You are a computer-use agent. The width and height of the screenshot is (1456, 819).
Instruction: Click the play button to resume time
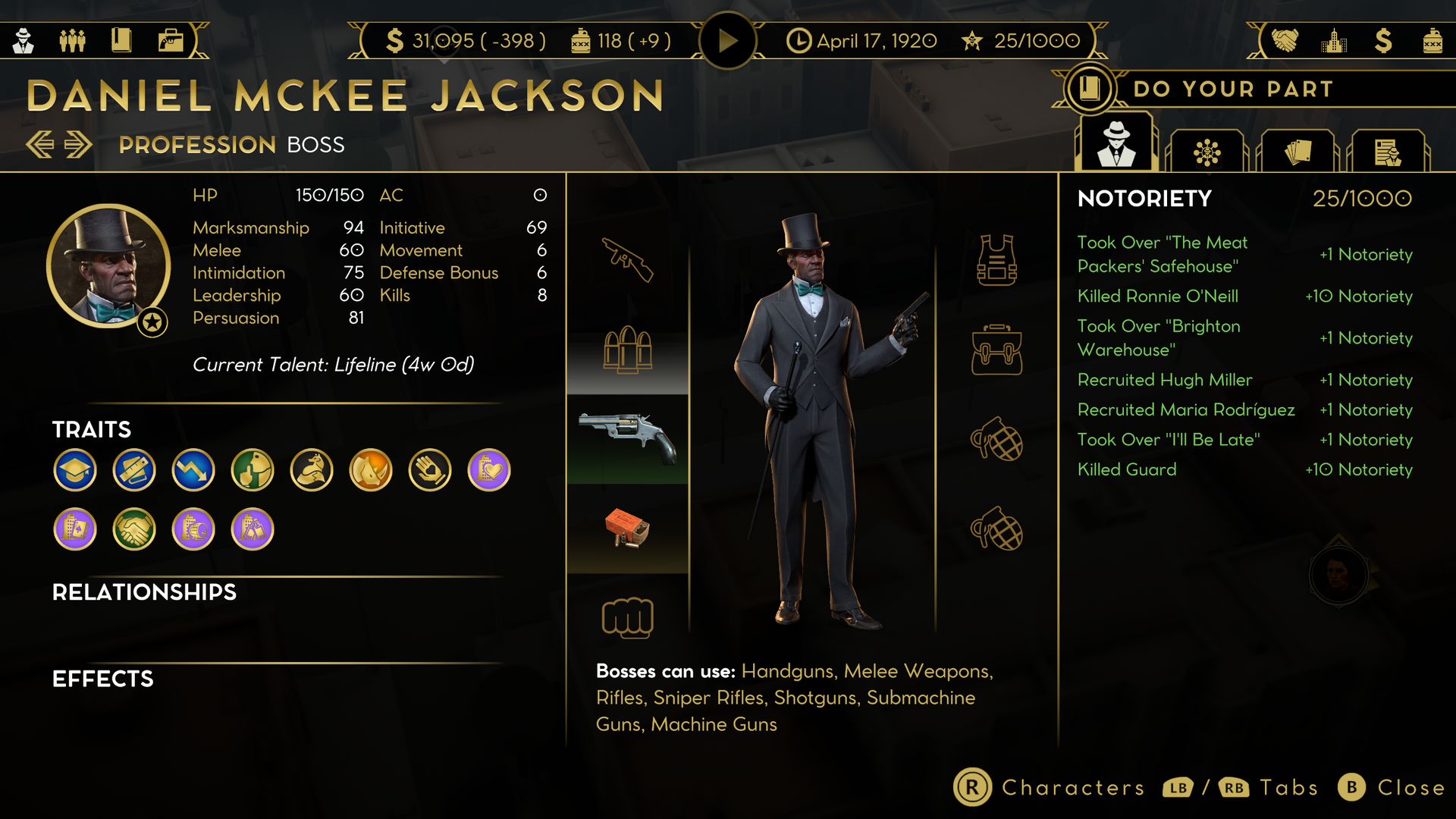click(x=727, y=40)
